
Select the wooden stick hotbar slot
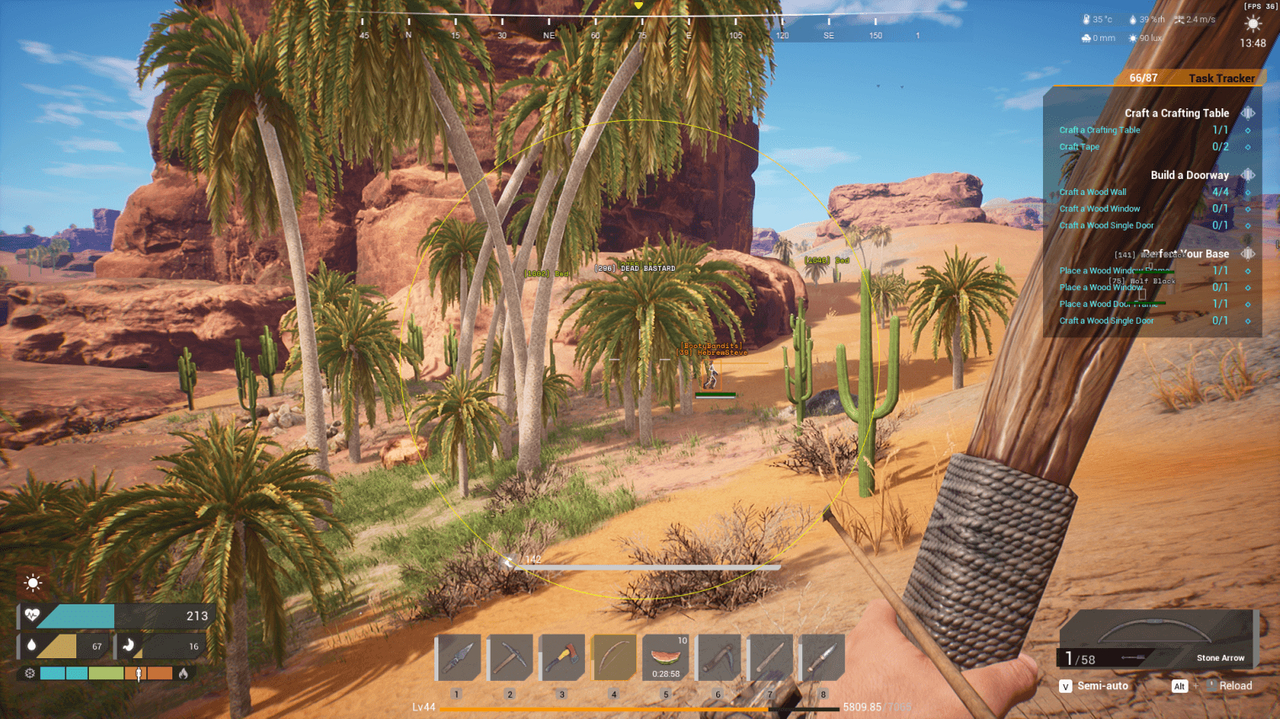point(770,658)
